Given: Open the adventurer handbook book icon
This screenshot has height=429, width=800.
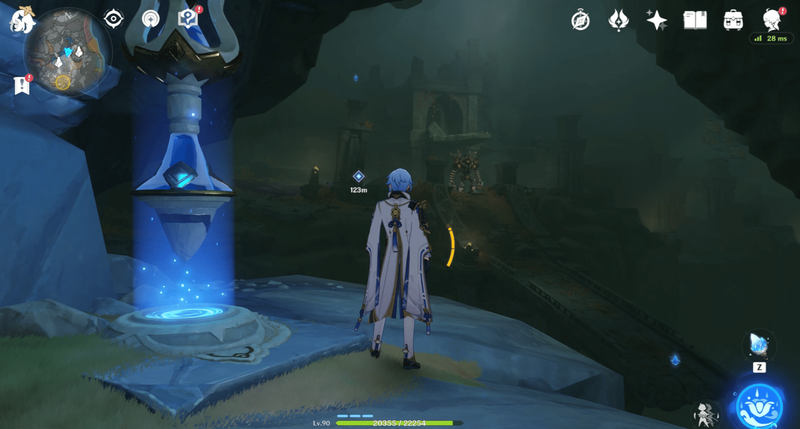Looking at the screenshot, I should click(695, 20).
